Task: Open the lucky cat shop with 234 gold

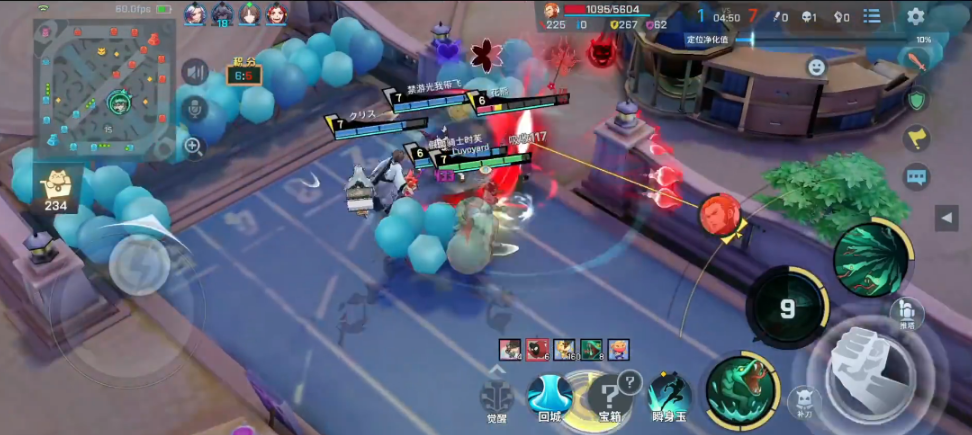Action: click(x=57, y=188)
